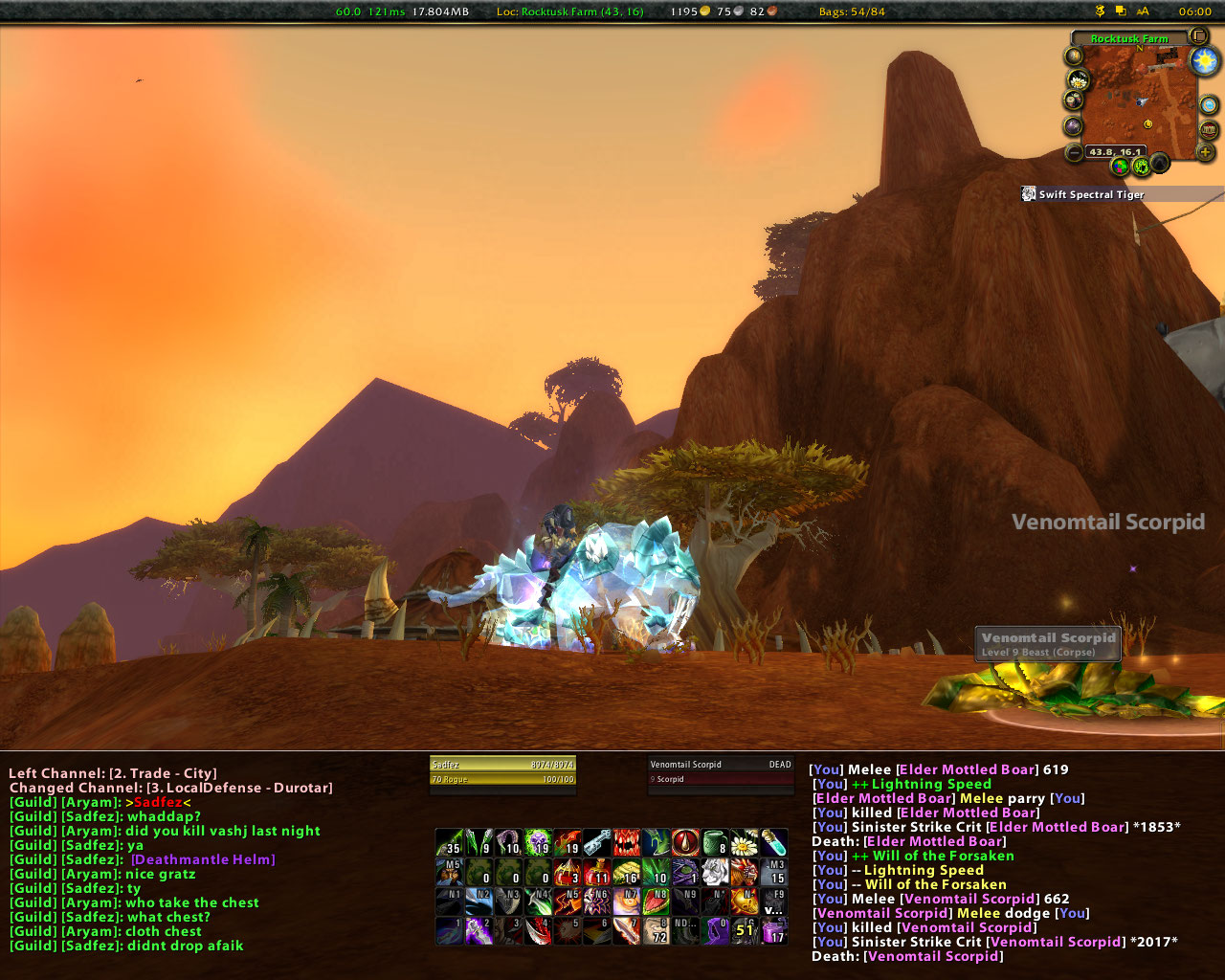Click the Loc: Rocktusk Farm location readout
Image resolution: width=1225 pixels, height=980 pixels.
click(569, 11)
